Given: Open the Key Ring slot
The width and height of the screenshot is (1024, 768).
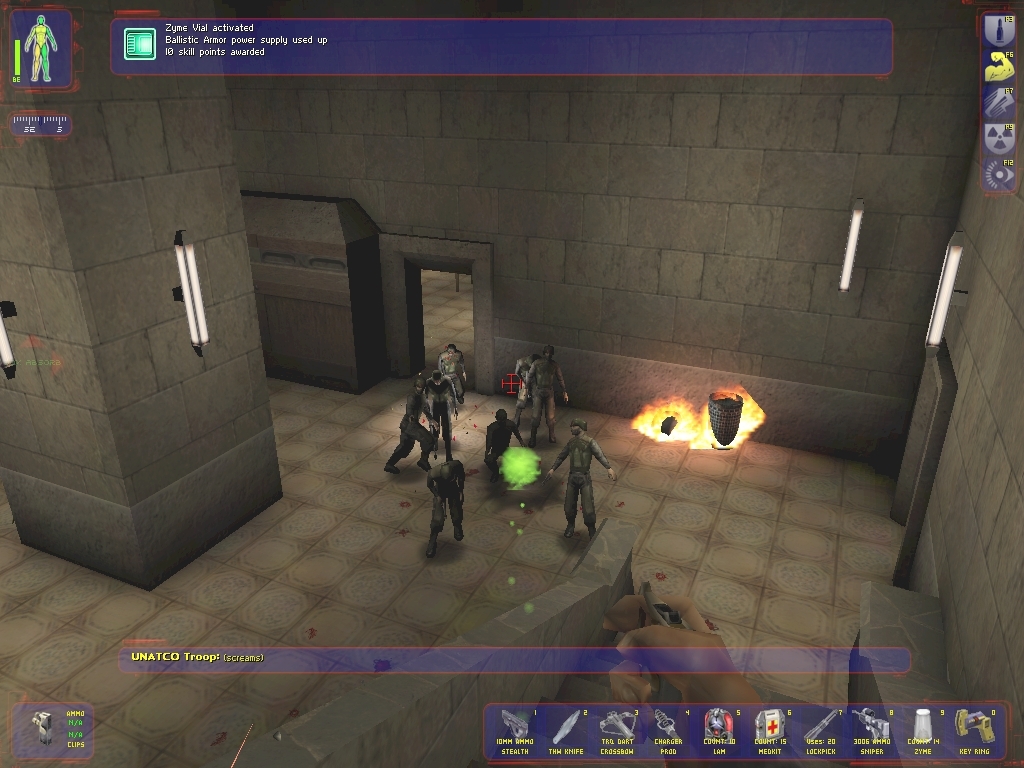Looking at the screenshot, I should [x=969, y=731].
